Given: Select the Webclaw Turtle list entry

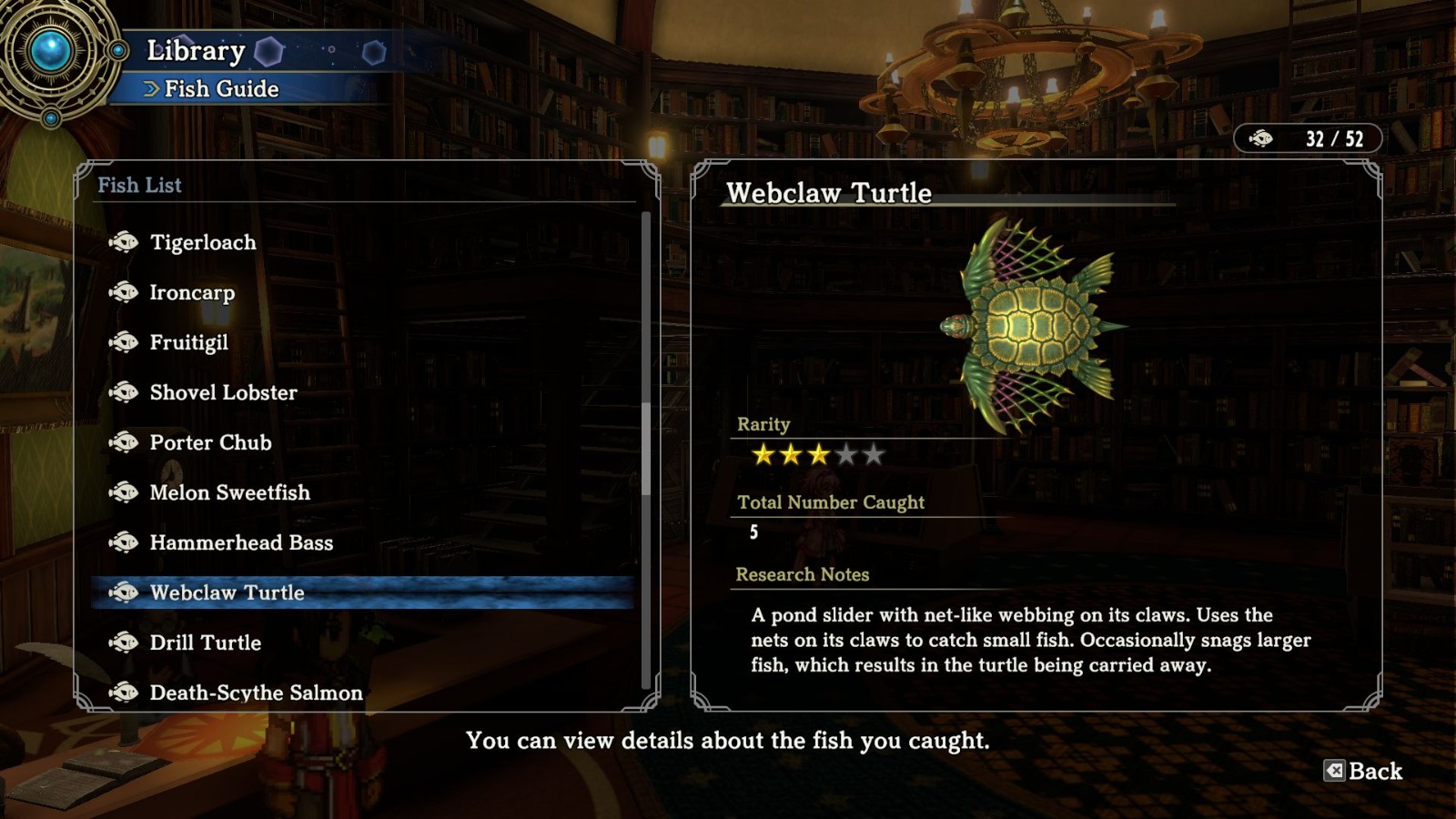Looking at the screenshot, I should (x=229, y=592).
